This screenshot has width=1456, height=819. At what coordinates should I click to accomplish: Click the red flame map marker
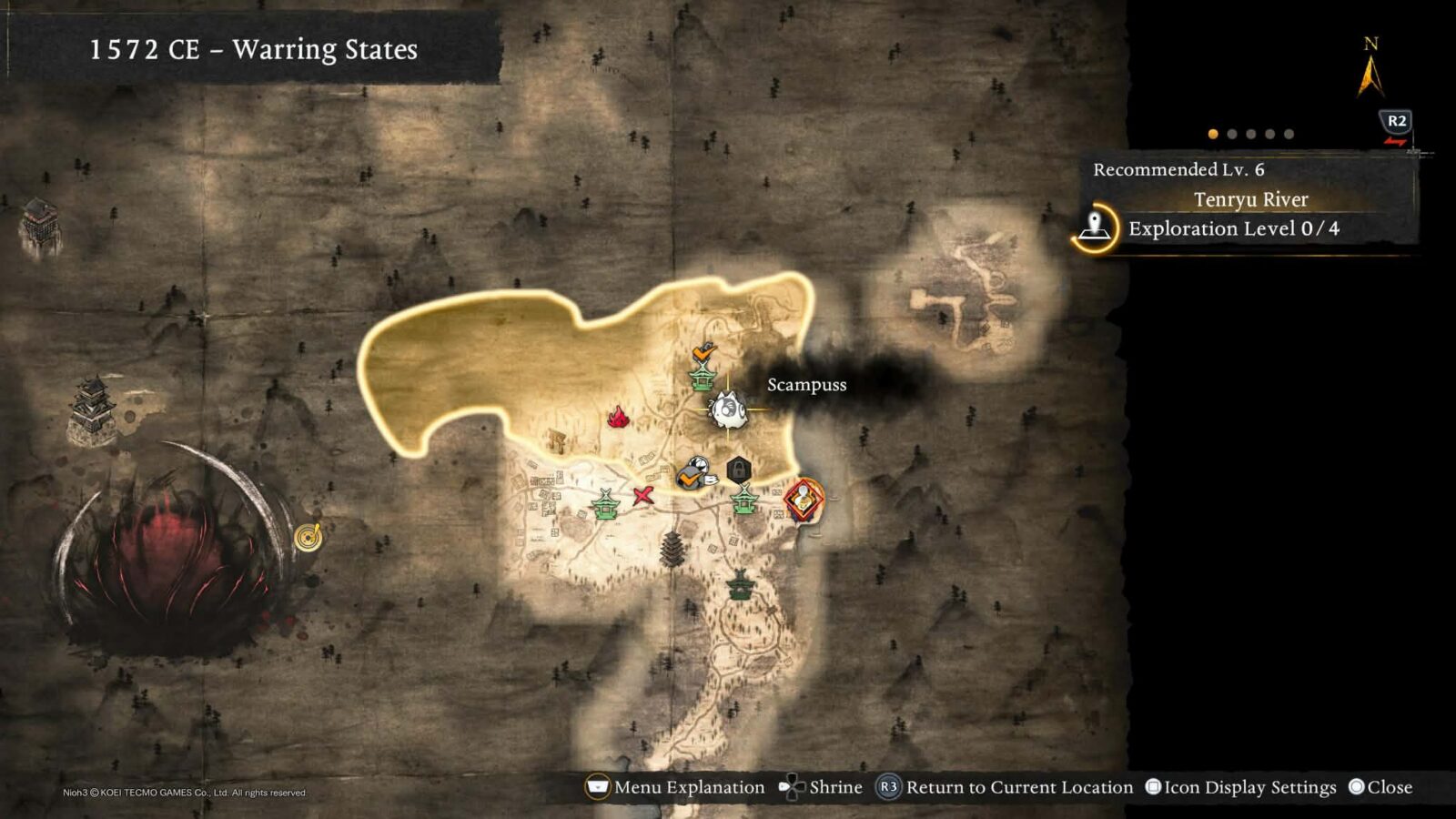click(619, 418)
